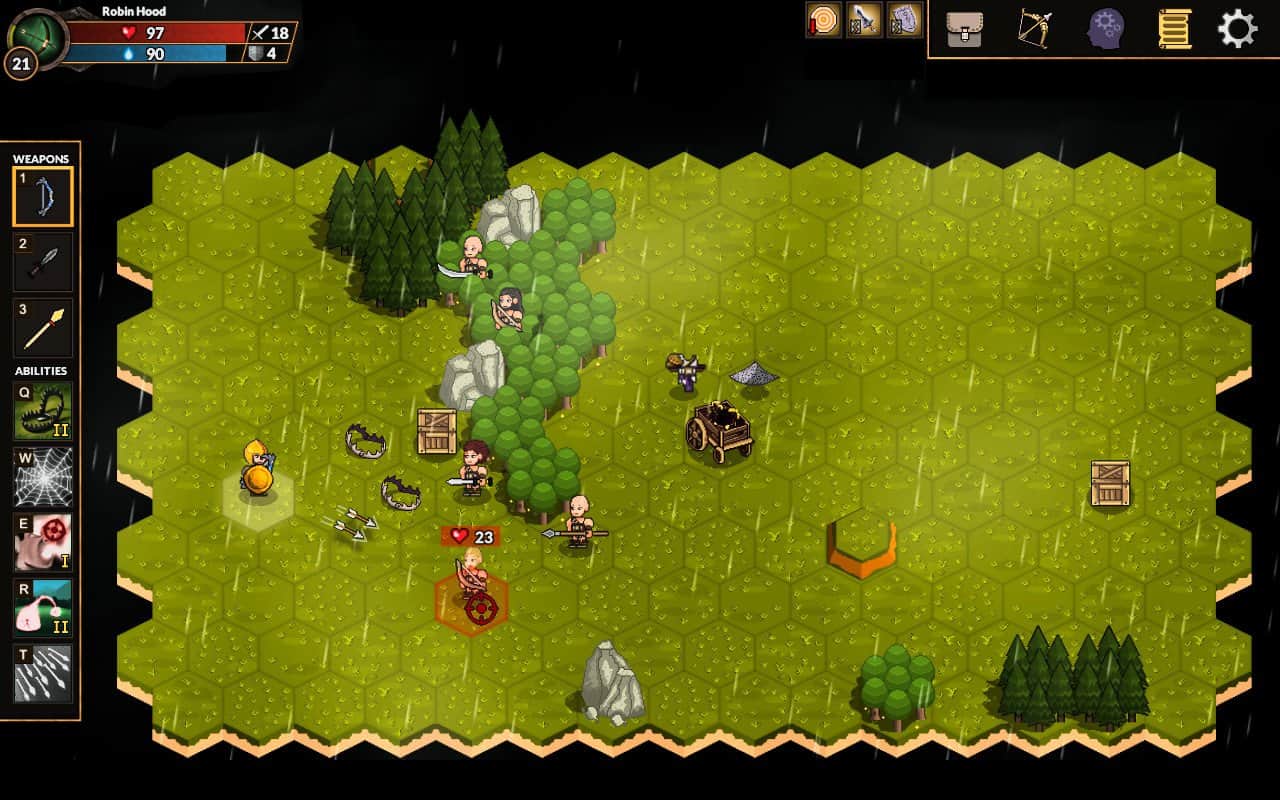The image size is (1280, 800).
Task: Click the sword buff status icon
Action: pyautogui.click(x=864, y=20)
